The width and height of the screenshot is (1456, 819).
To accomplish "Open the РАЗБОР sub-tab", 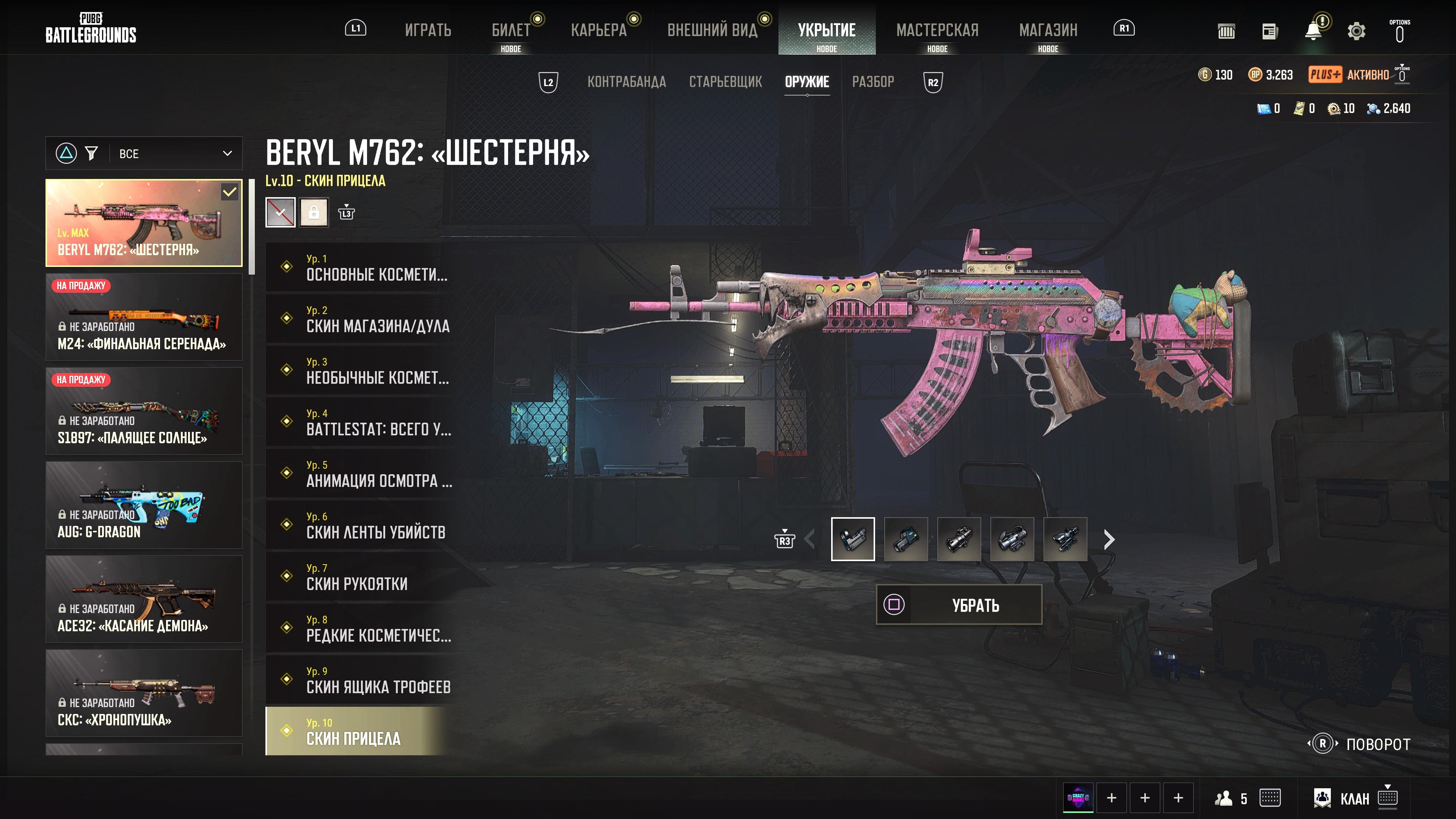I will pos(873,82).
